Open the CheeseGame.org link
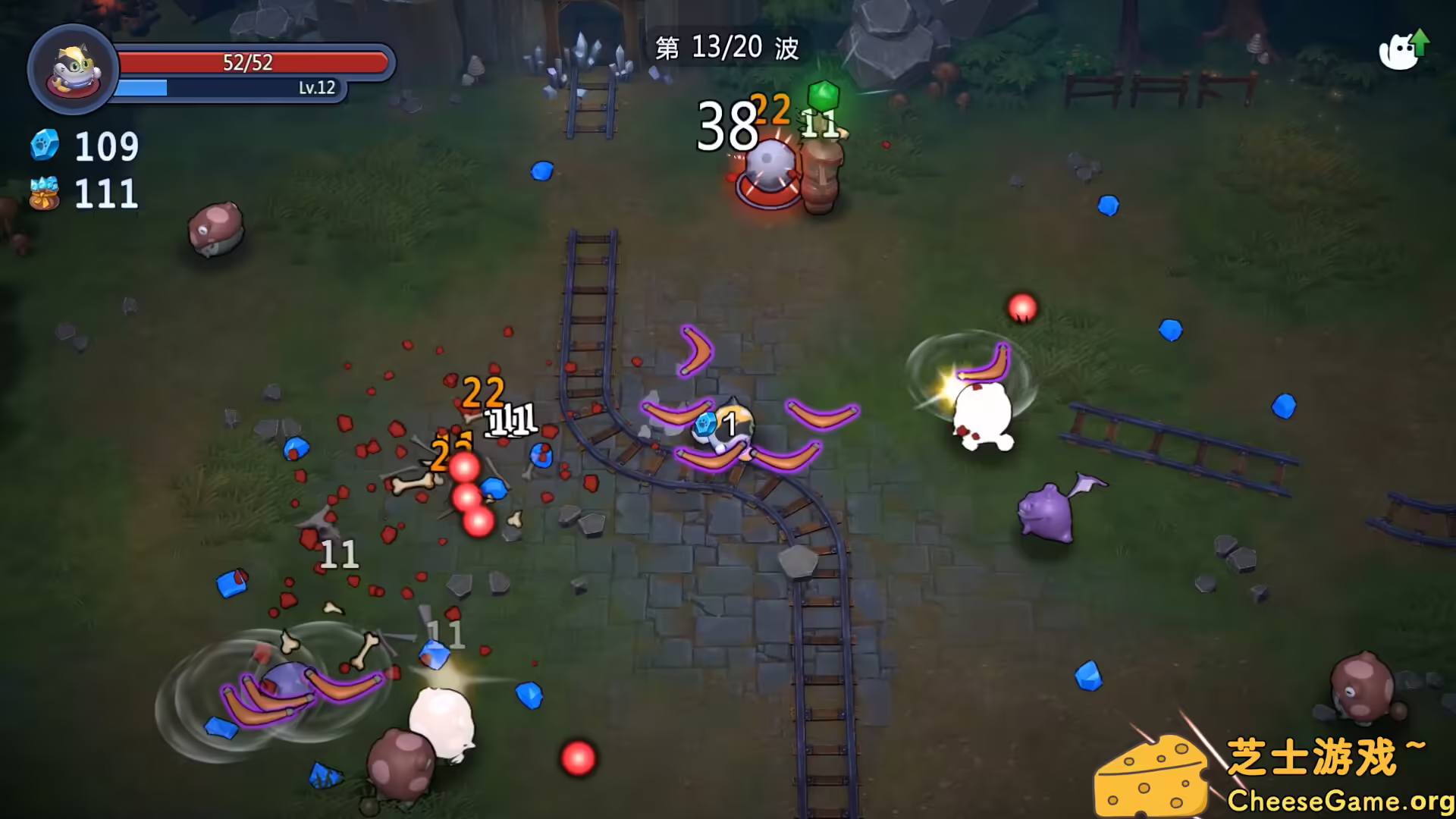This screenshot has width=1456, height=819. [1338, 800]
